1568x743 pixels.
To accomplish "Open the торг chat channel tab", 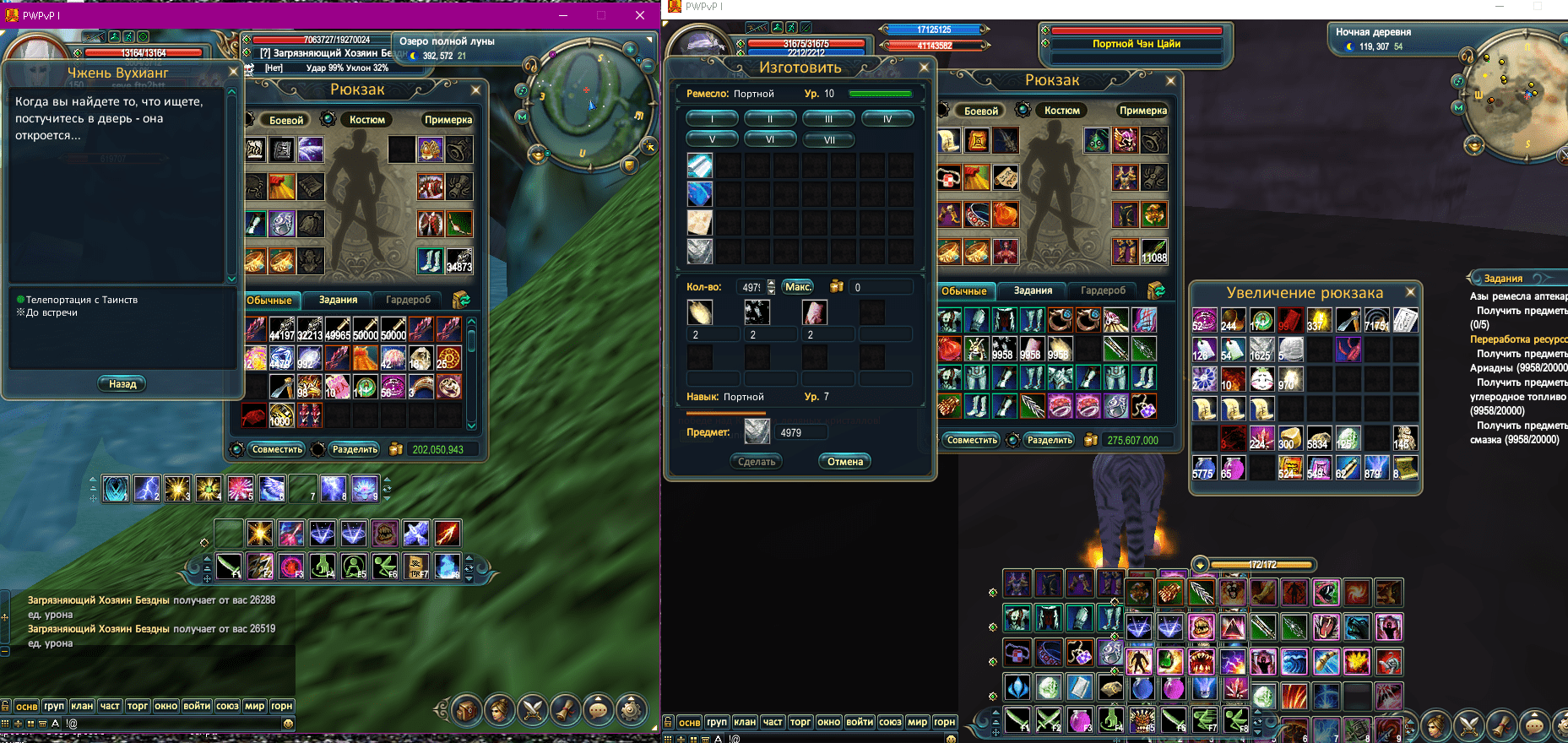I will pos(138,704).
